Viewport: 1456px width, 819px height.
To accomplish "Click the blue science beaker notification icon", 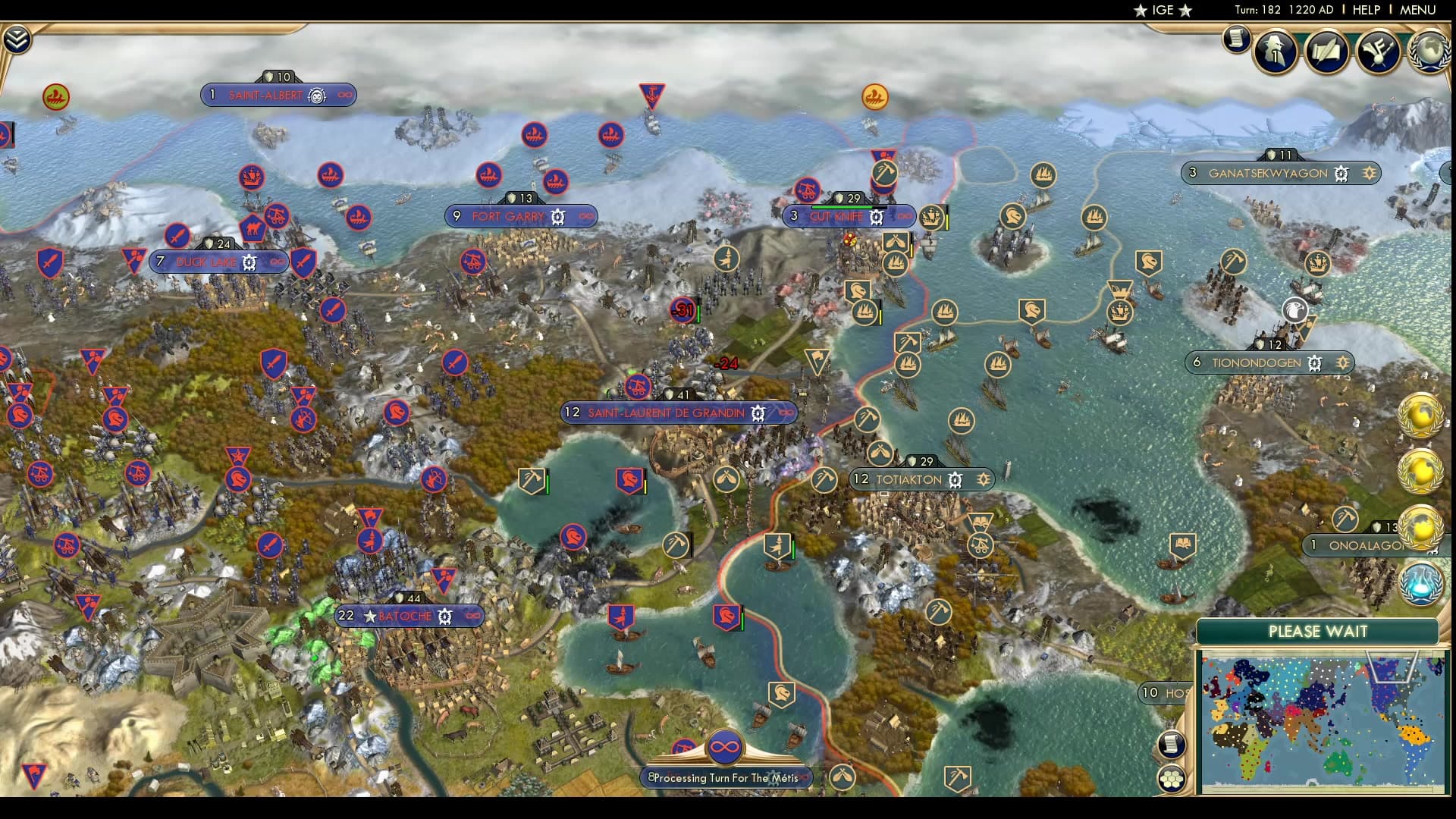I will 1420,584.
